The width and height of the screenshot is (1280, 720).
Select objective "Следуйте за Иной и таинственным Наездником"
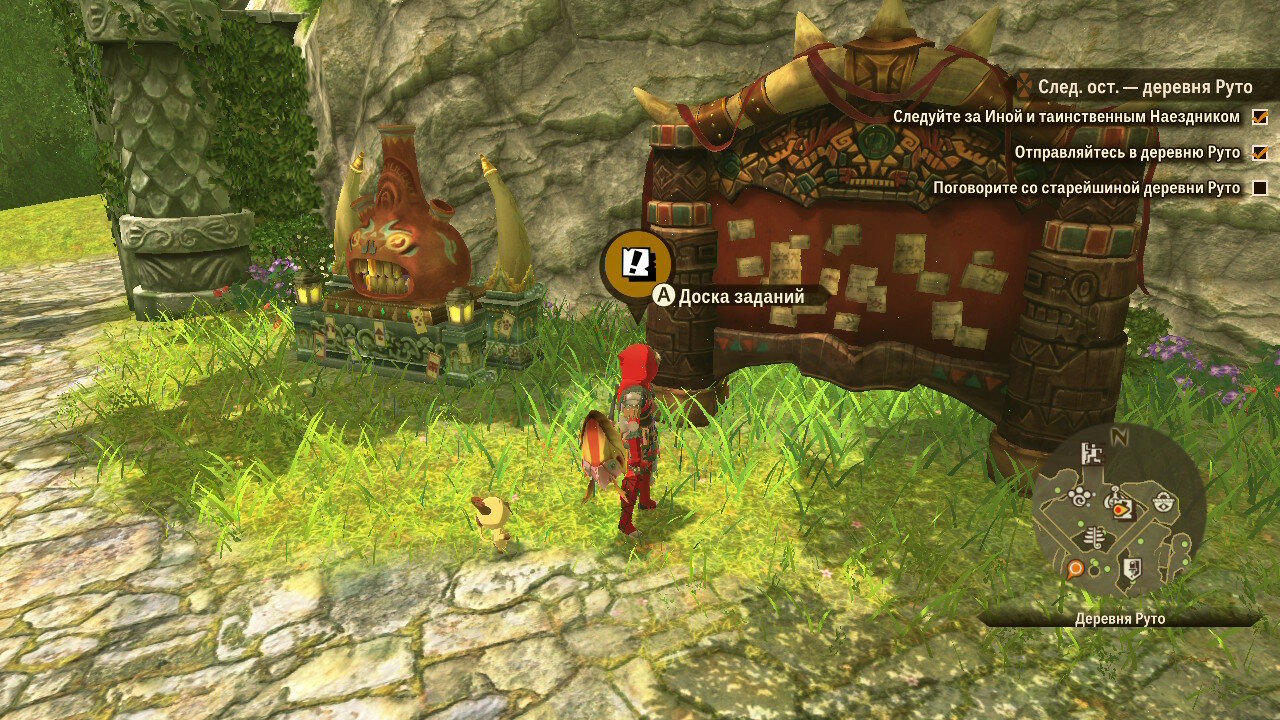[1066, 117]
